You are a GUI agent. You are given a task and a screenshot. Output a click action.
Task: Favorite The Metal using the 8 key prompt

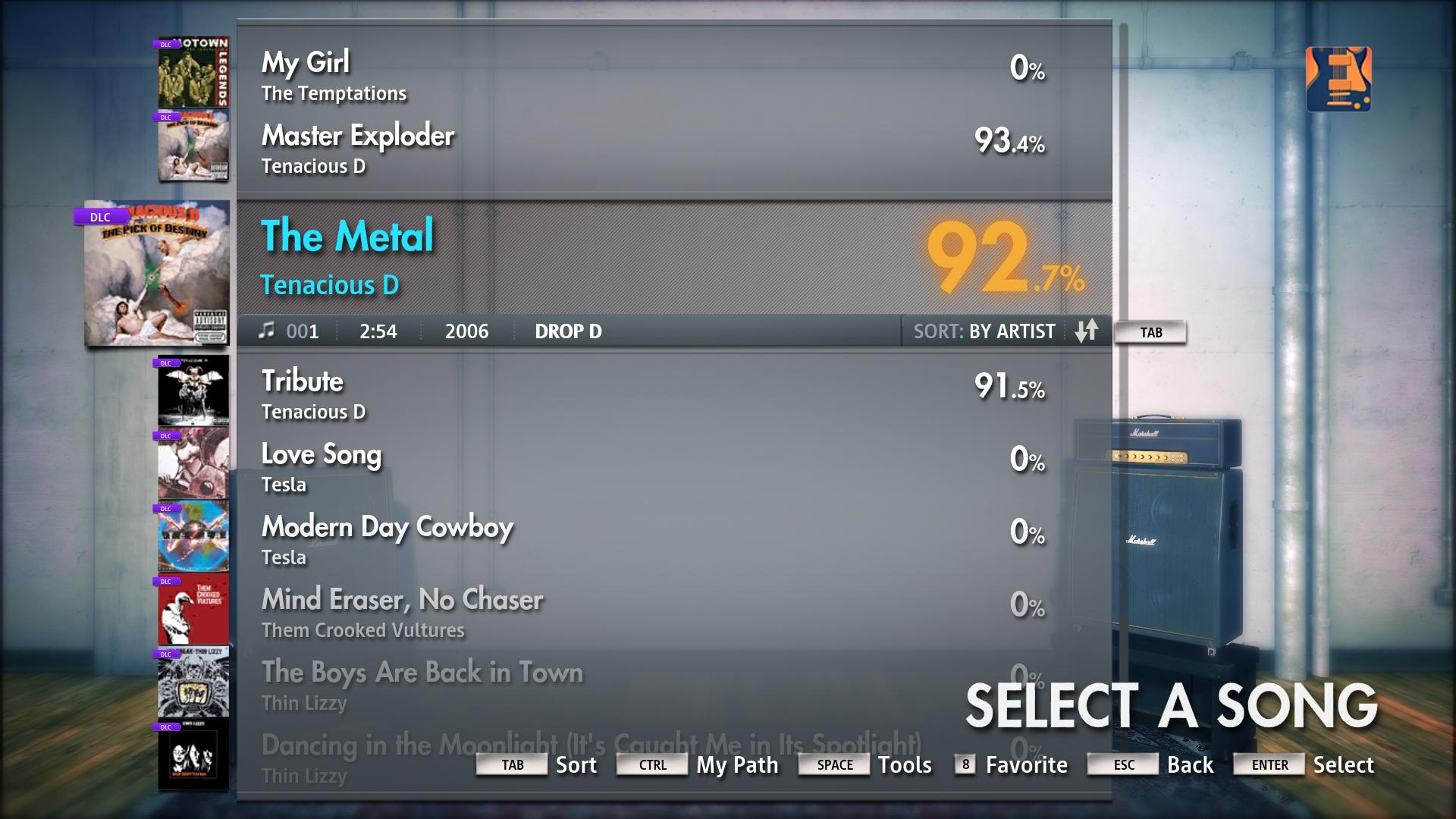964,764
